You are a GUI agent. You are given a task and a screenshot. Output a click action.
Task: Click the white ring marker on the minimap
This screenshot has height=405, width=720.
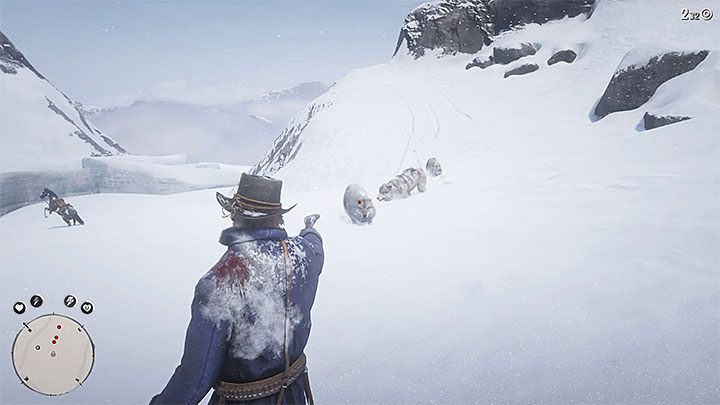tap(38, 347)
